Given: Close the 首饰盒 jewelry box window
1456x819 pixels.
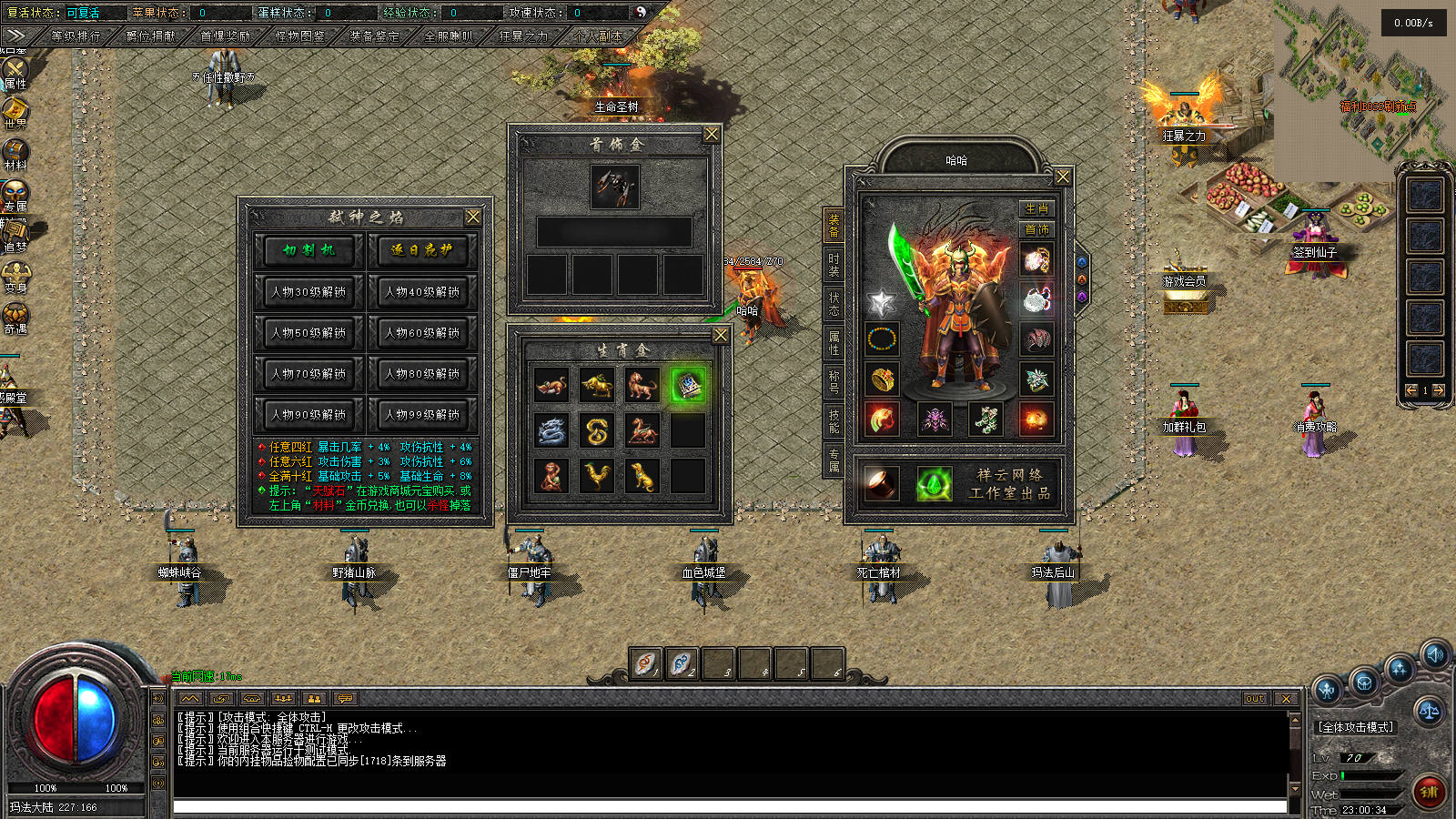Looking at the screenshot, I should point(712,135).
